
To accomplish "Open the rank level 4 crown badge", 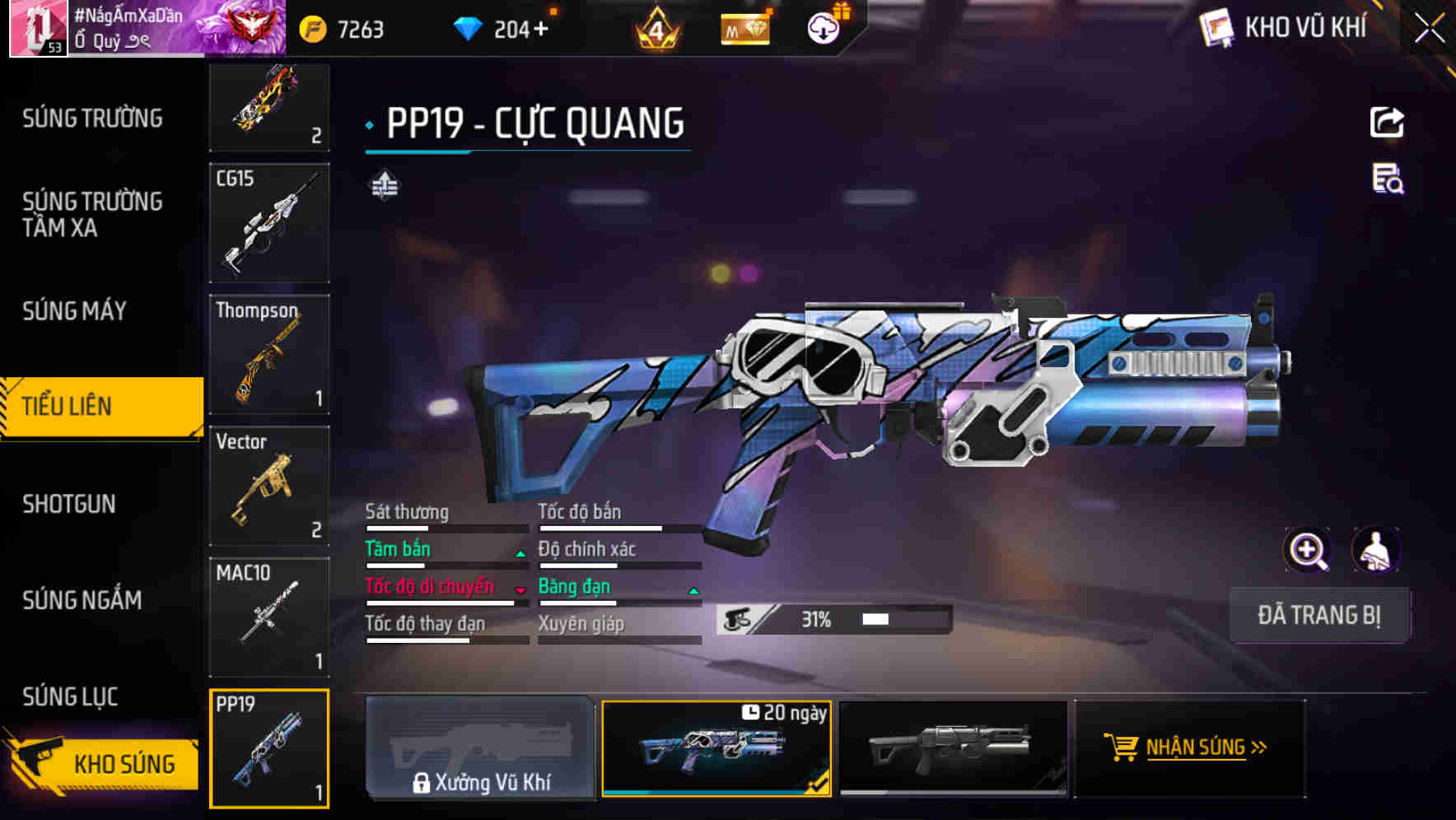I will click(656, 30).
